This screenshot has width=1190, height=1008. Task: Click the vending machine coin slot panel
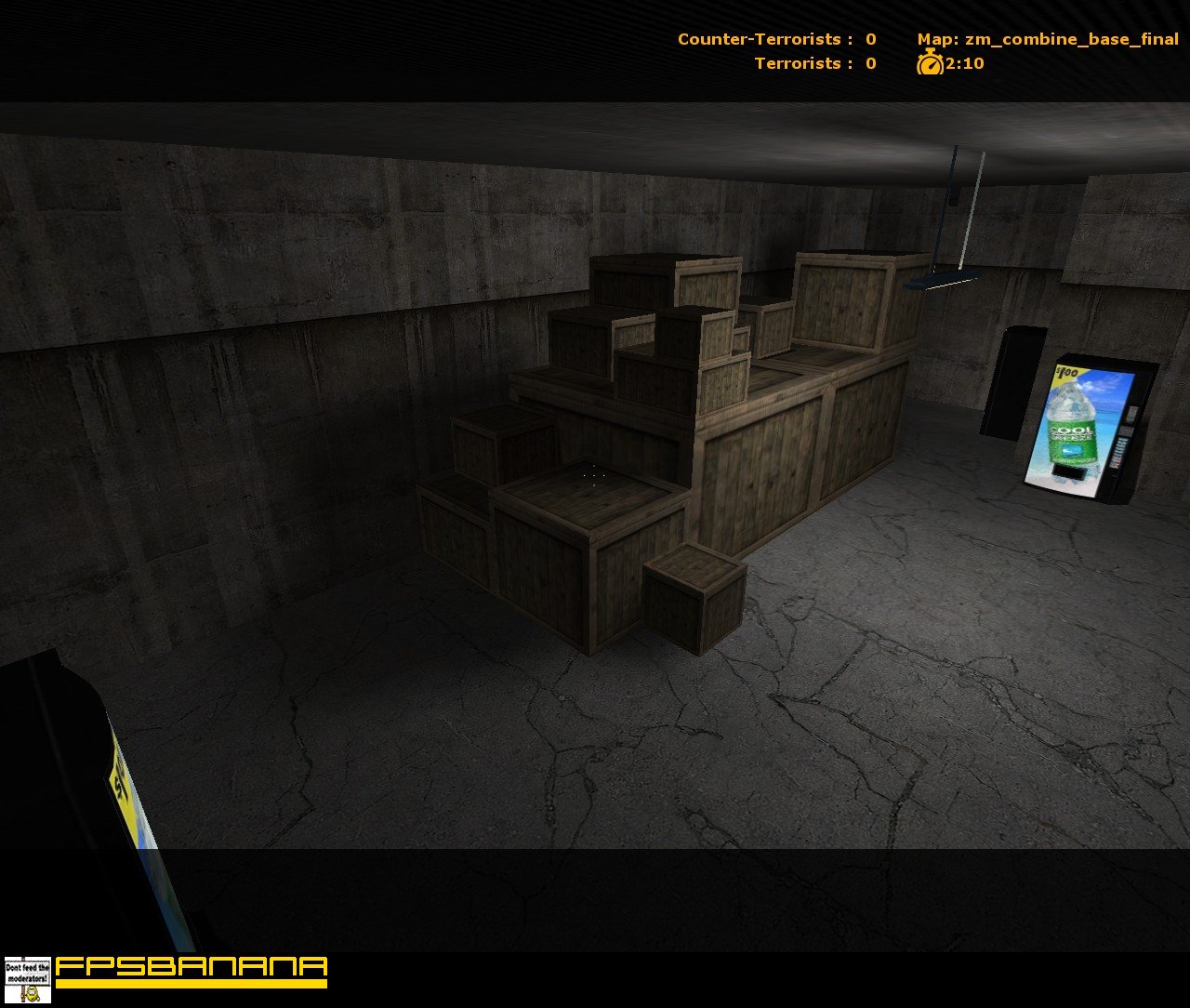click(x=1130, y=414)
